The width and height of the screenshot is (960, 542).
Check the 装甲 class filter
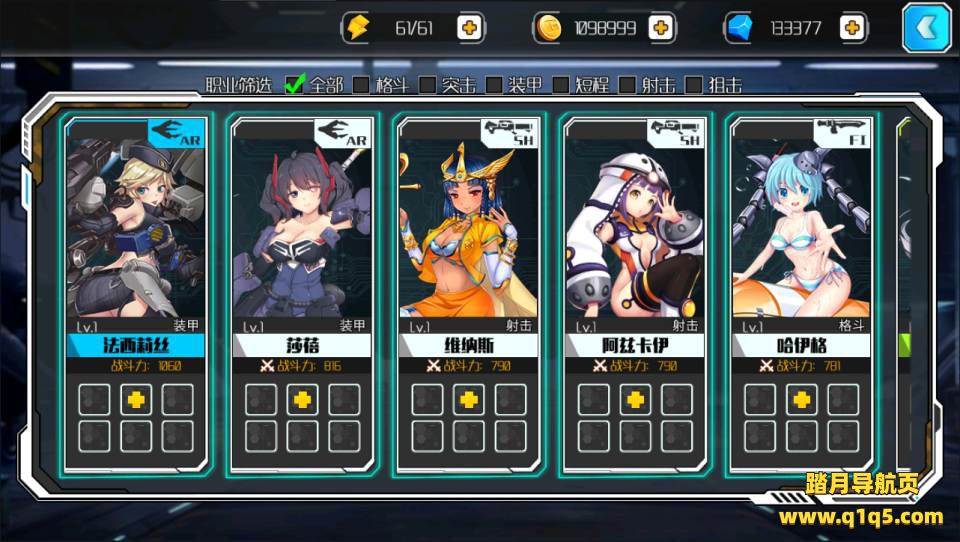(x=494, y=85)
